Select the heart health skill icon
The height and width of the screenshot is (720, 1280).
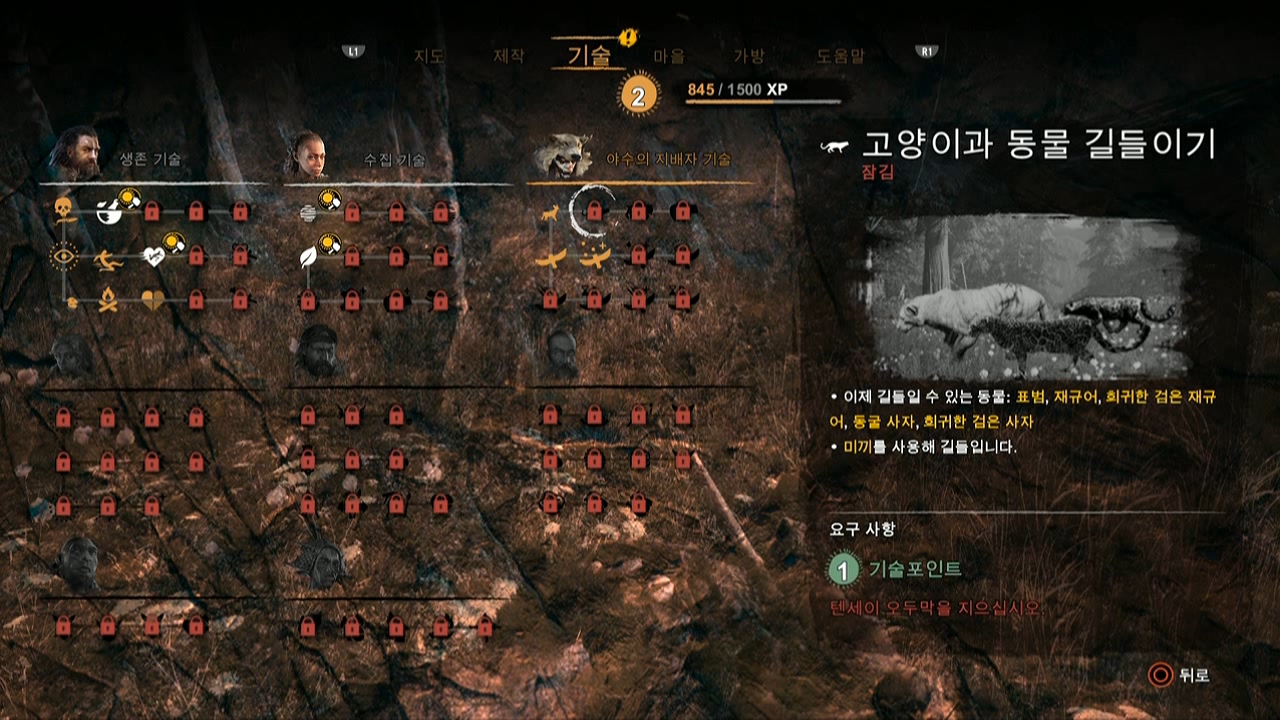(x=155, y=255)
